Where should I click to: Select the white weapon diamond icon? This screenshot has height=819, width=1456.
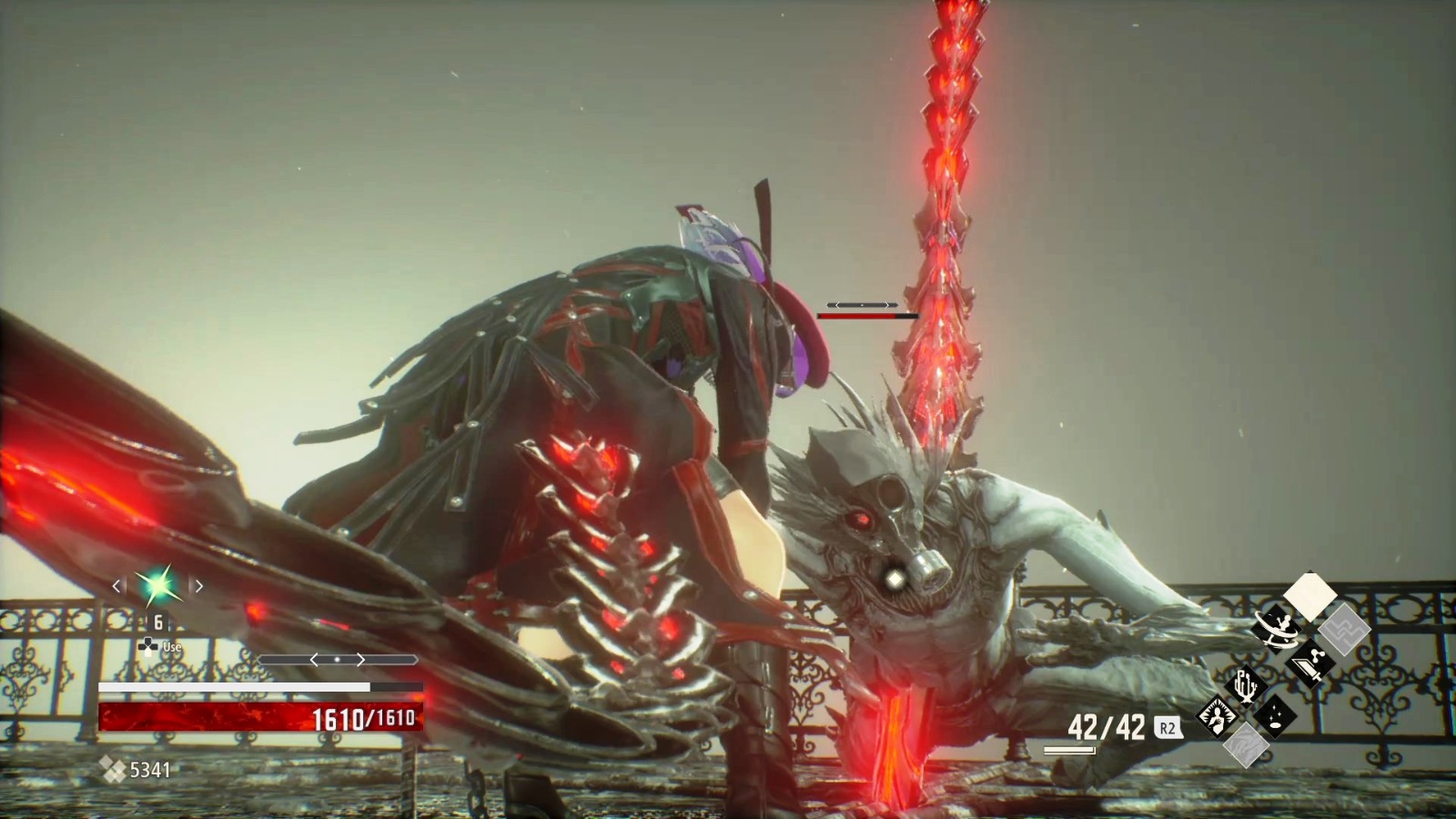[x=1310, y=595]
